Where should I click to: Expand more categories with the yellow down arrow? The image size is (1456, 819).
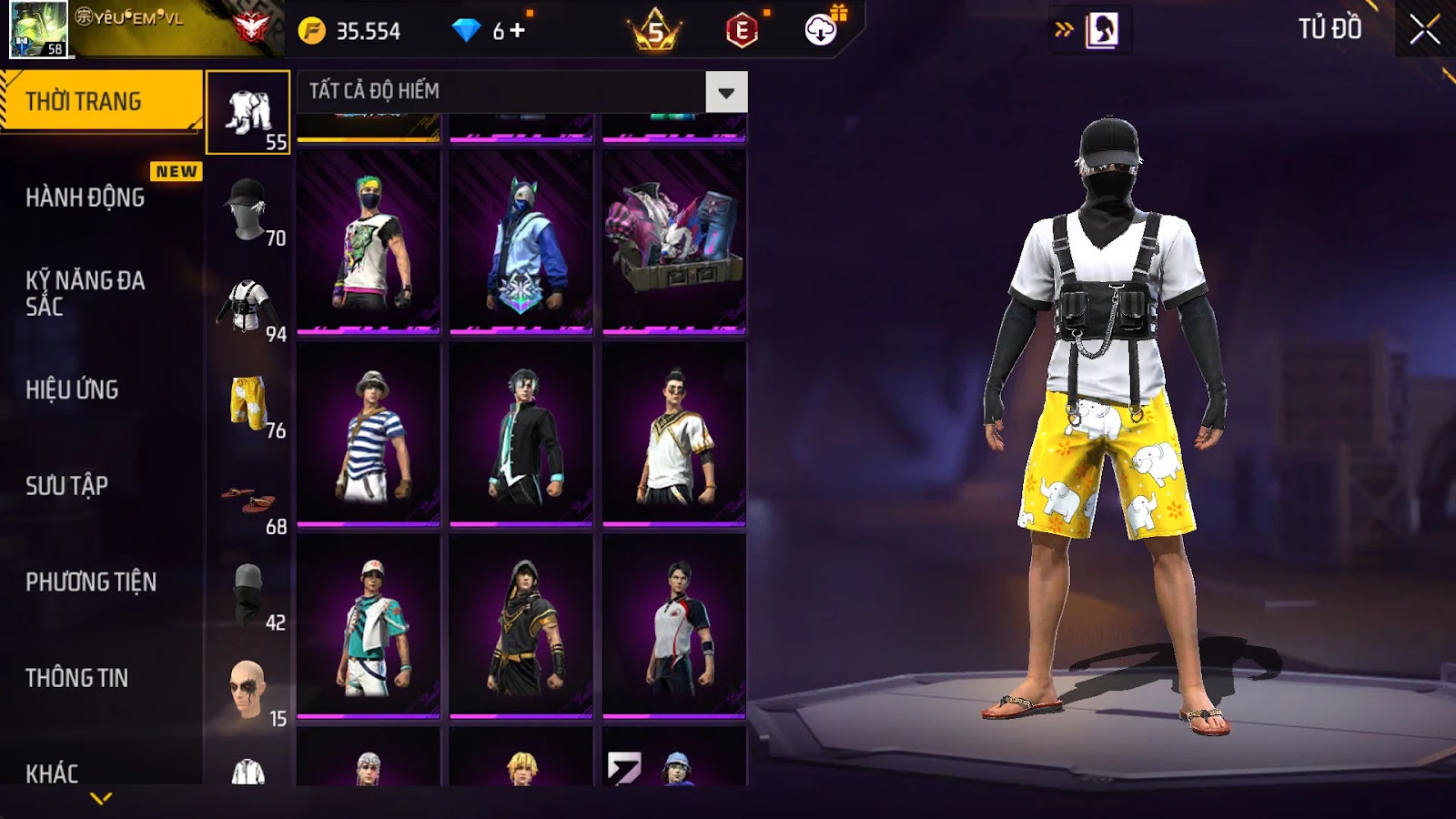pos(101,798)
